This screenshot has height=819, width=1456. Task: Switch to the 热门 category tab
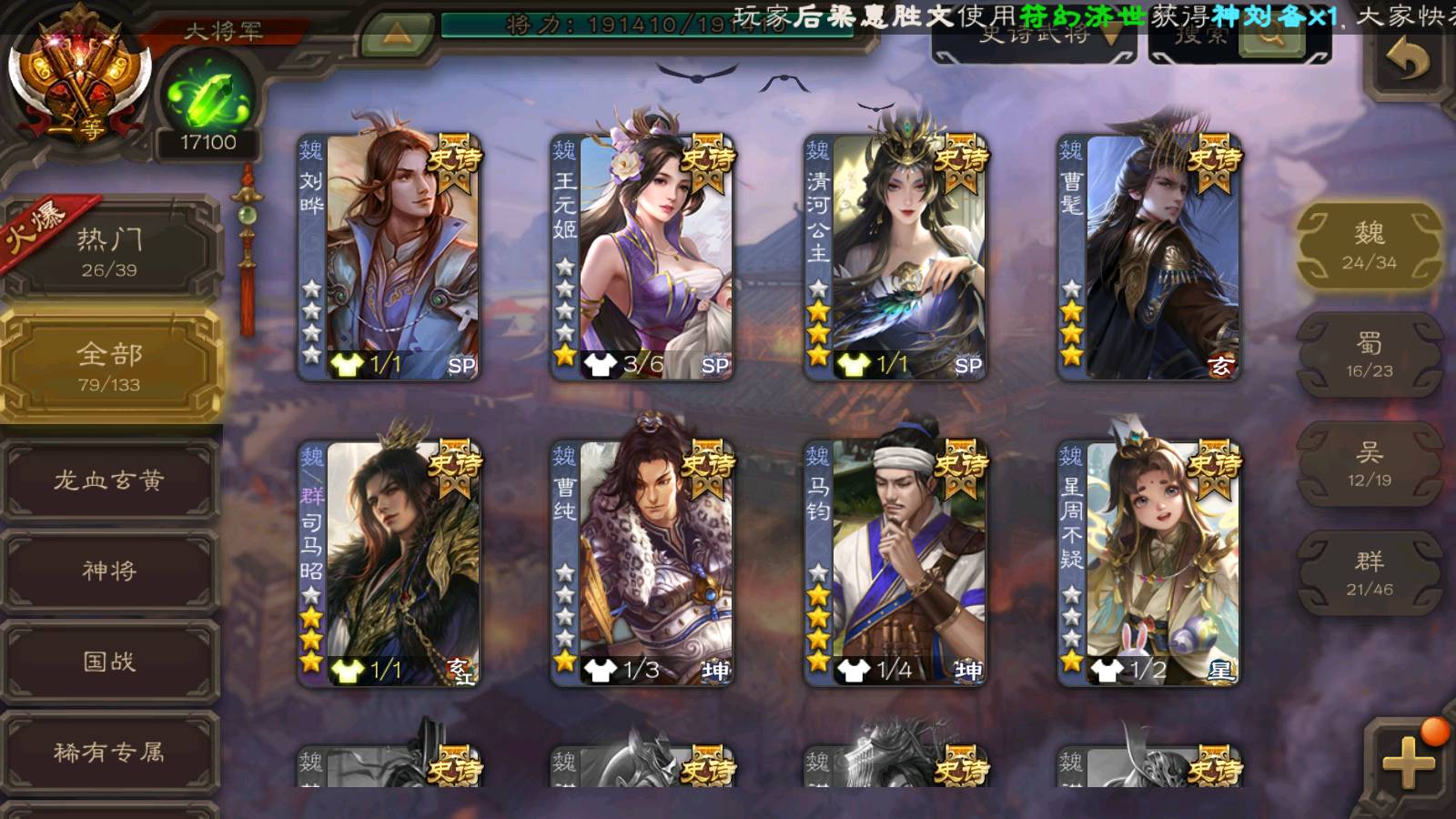(110, 251)
